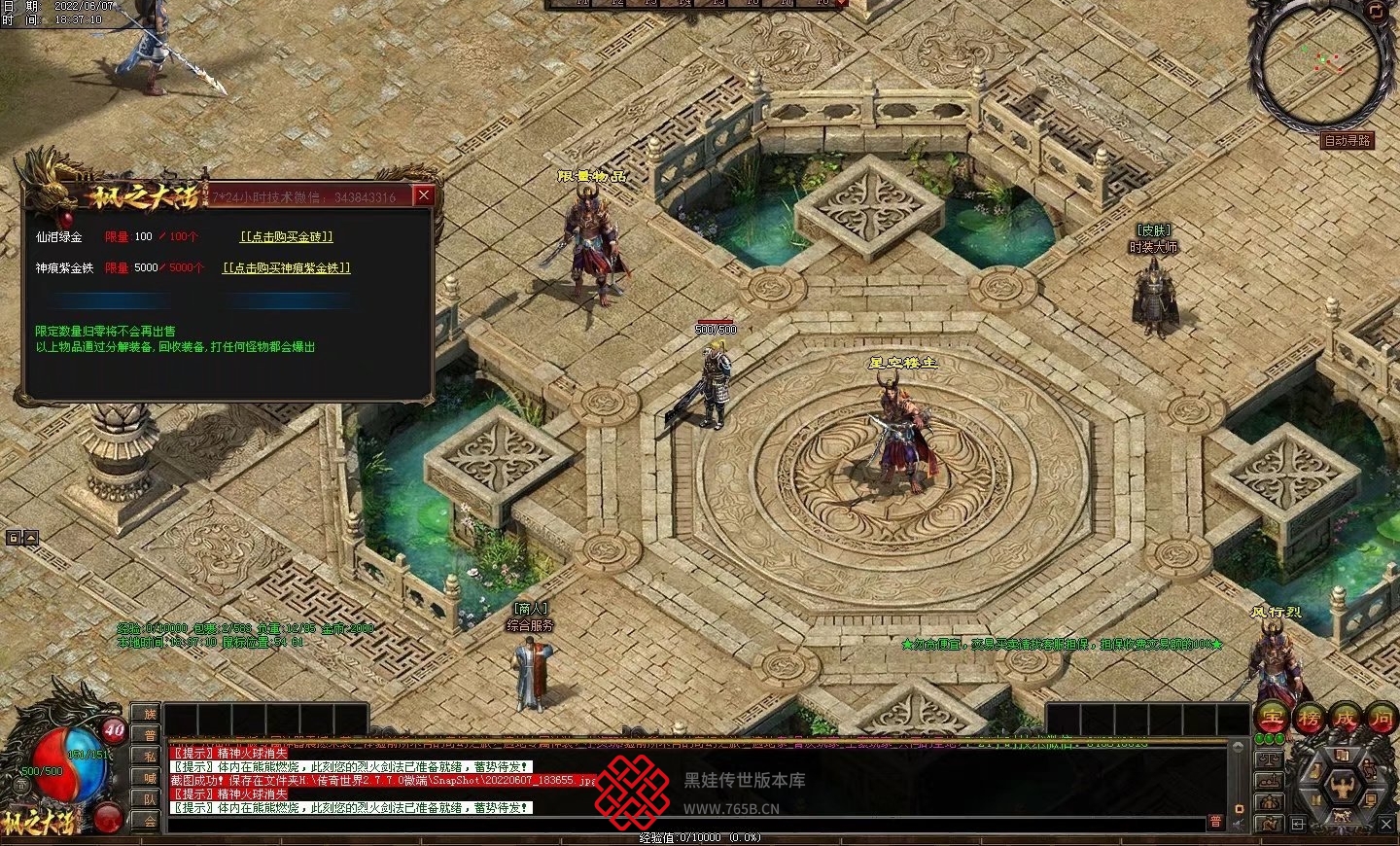This screenshot has height=846, width=1400.
Task: Close the limited items shop window
Action: coord(423,195)
